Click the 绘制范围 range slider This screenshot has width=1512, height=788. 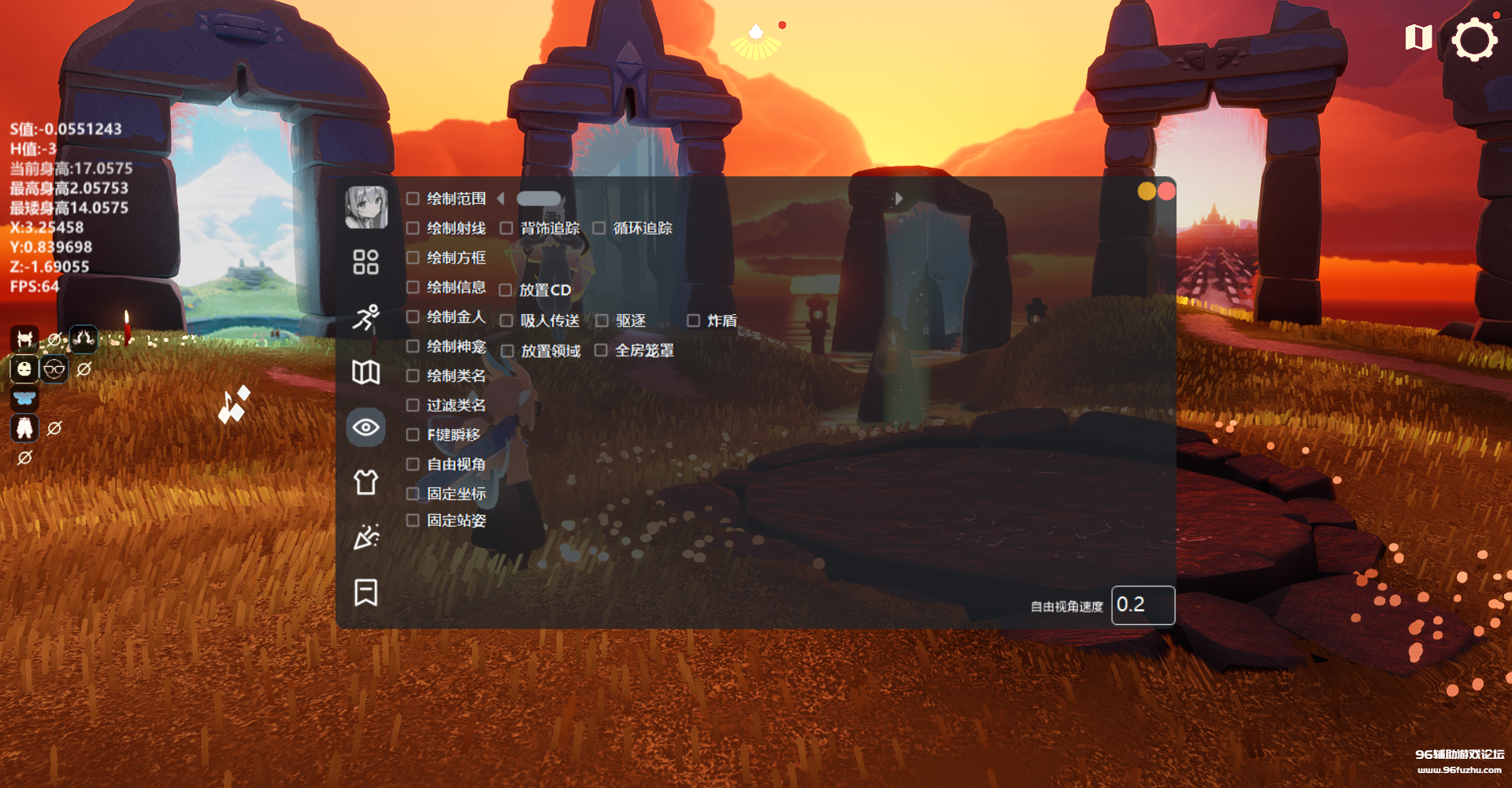coord(539,198)
